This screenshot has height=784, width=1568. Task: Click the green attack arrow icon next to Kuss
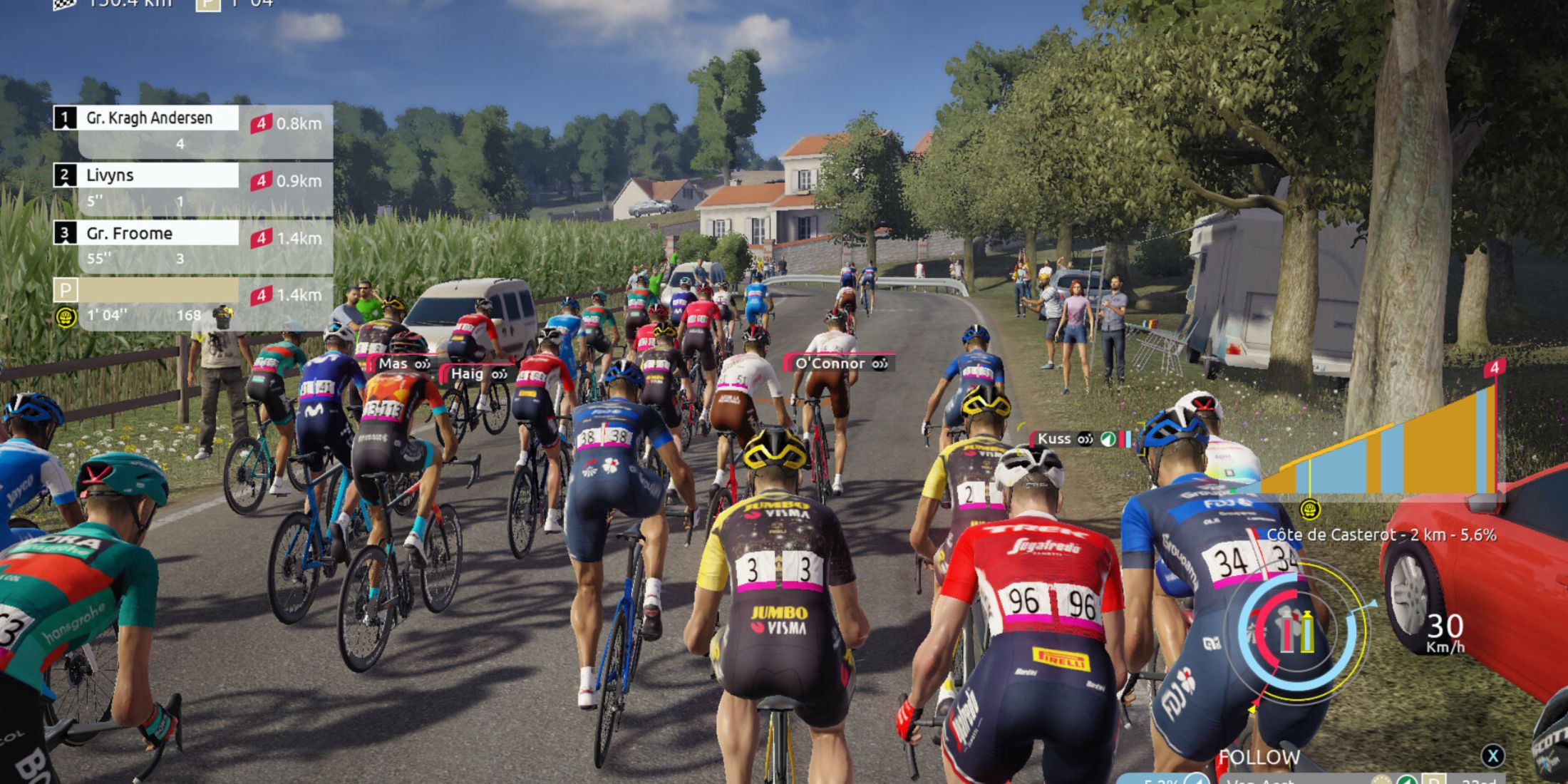point(1107,439)
